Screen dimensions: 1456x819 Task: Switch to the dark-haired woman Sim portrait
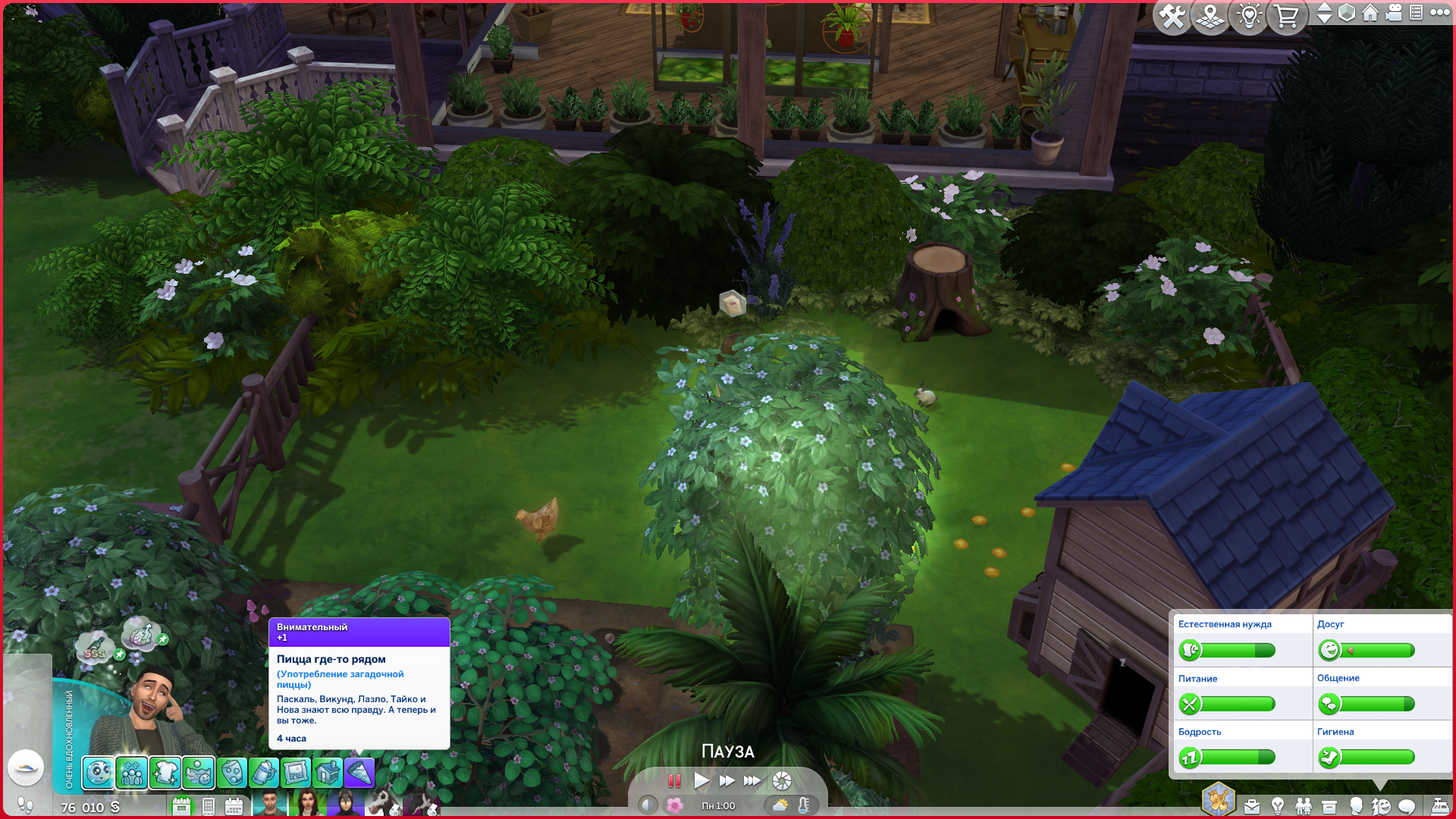pyautogui.click(x=307, y=803)
